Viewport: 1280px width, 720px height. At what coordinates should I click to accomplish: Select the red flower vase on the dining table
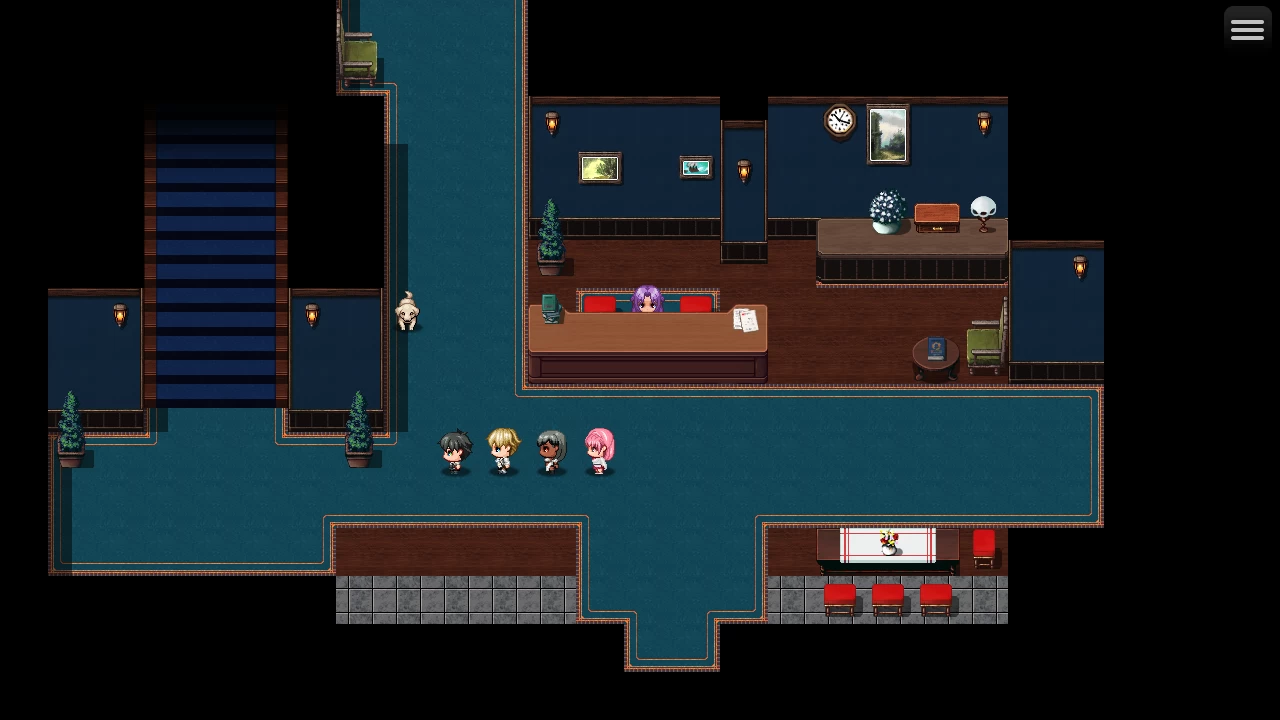(x=886, y=540)
